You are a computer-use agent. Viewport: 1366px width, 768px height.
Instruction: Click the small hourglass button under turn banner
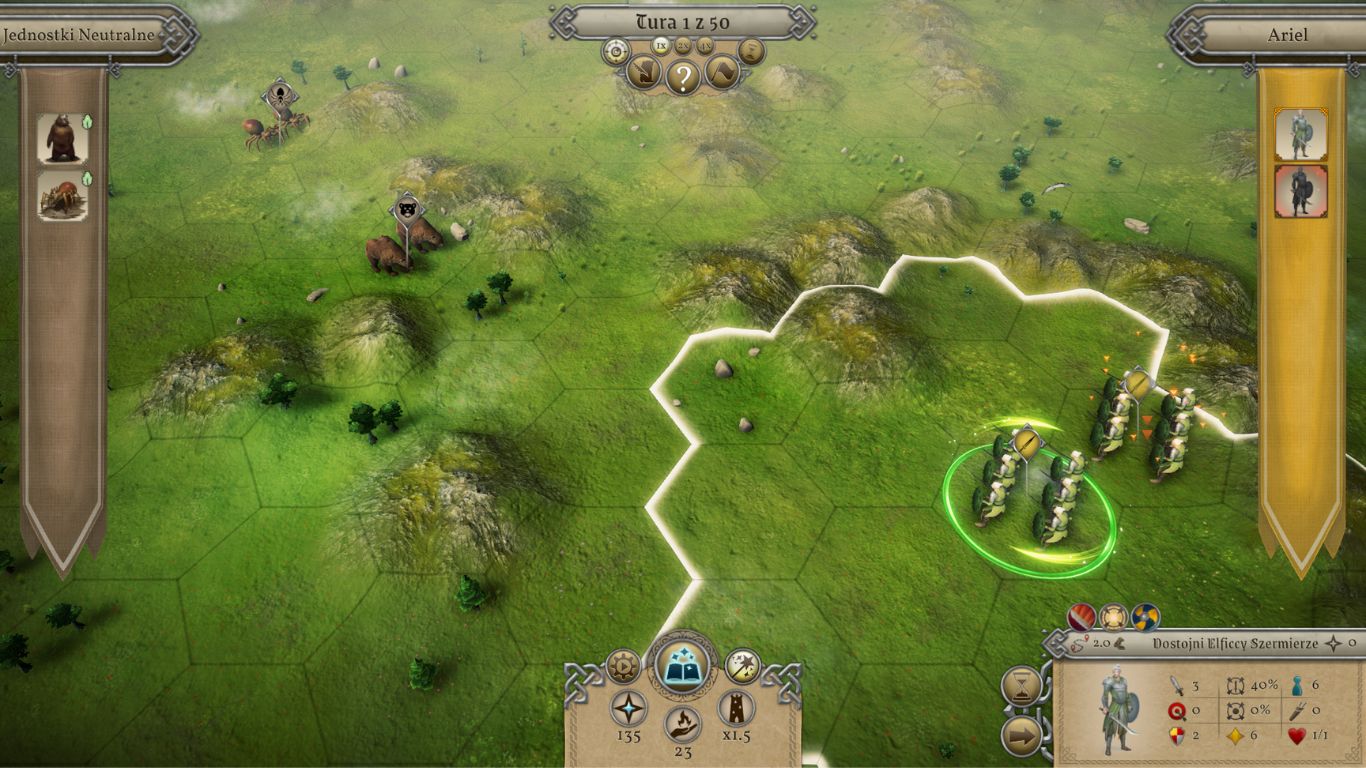[x=751, y=50]
